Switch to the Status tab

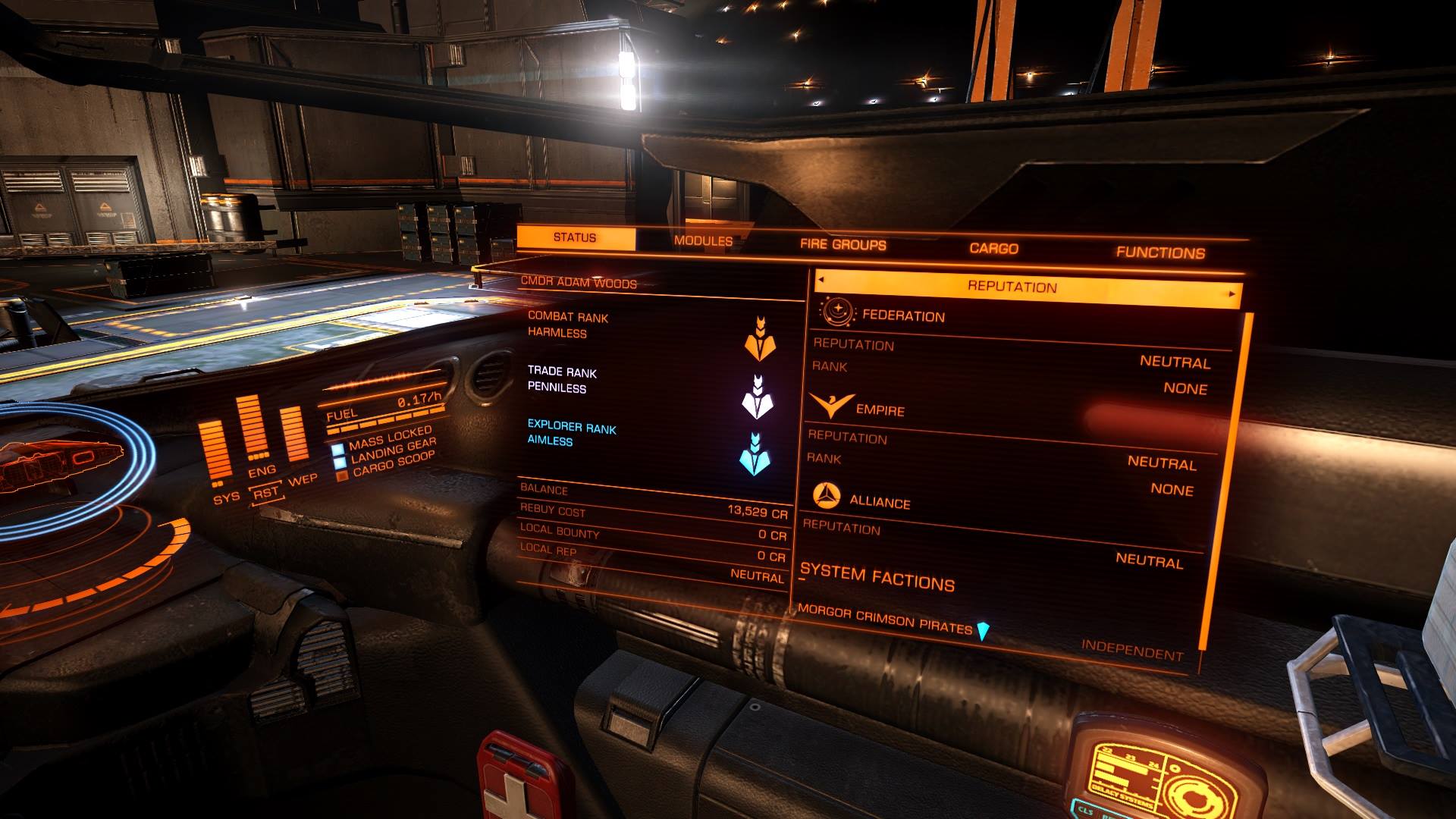[x=575, y=238]
